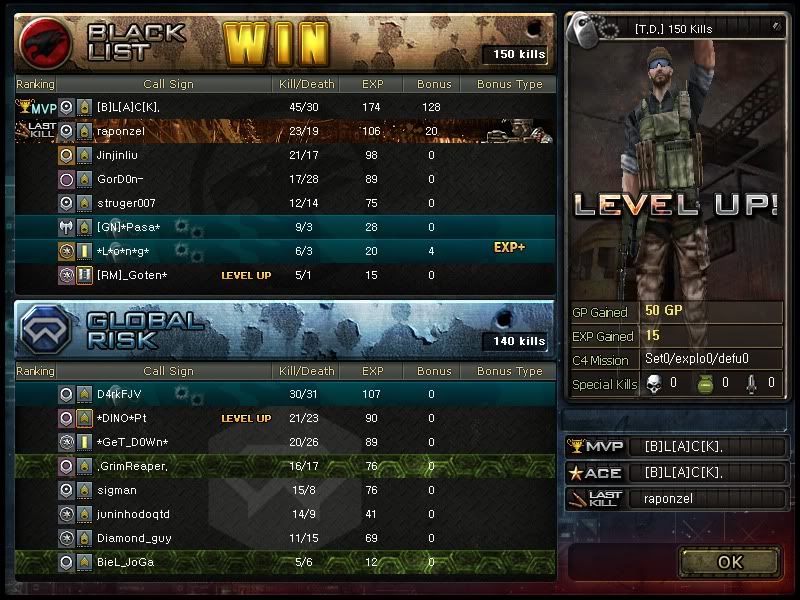Choose the juninhodoqtd player row
This screenshot has width=800, height=600.
pos(285,514)
